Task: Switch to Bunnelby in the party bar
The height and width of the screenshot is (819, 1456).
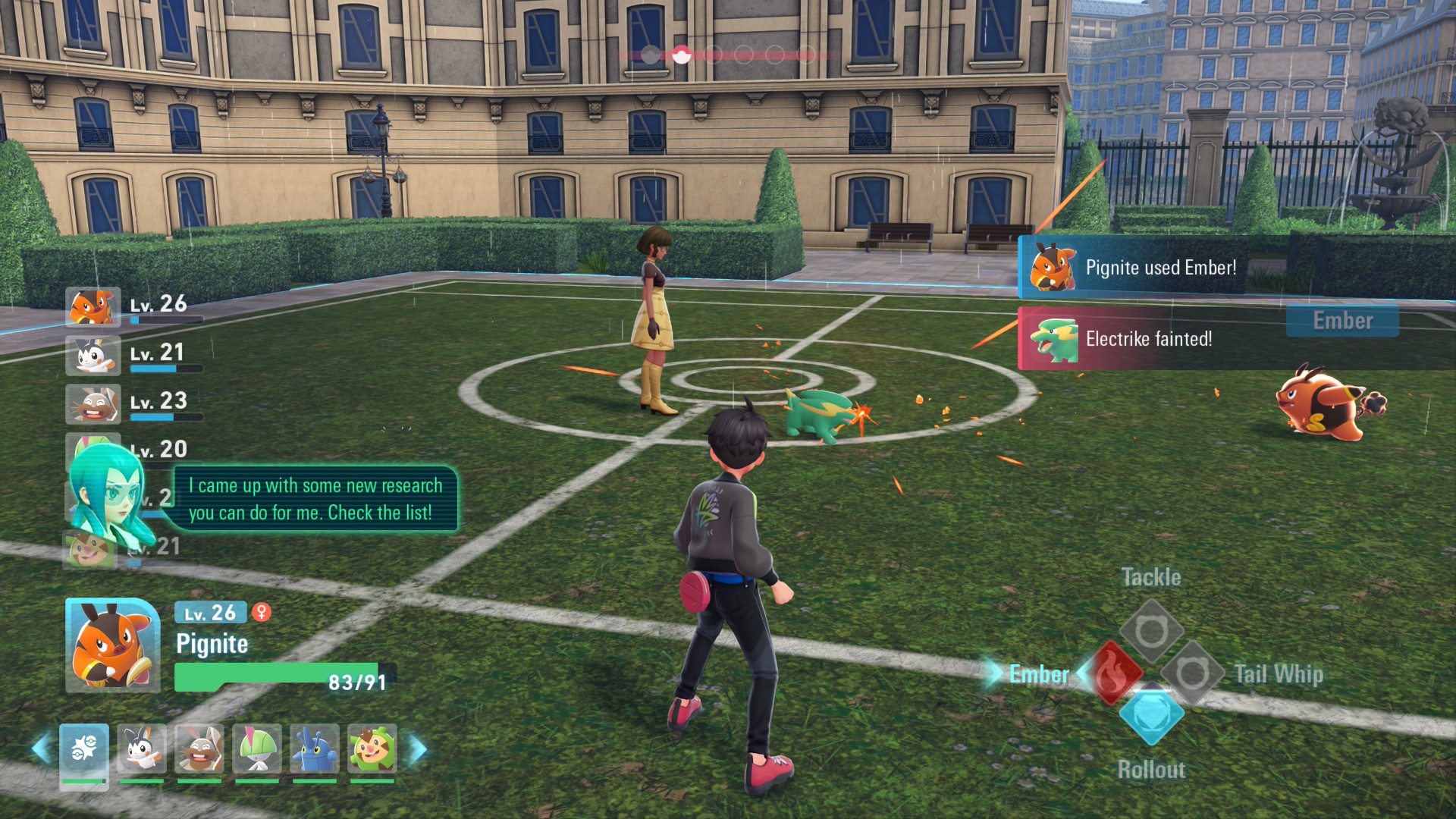Action: (199, 749)
